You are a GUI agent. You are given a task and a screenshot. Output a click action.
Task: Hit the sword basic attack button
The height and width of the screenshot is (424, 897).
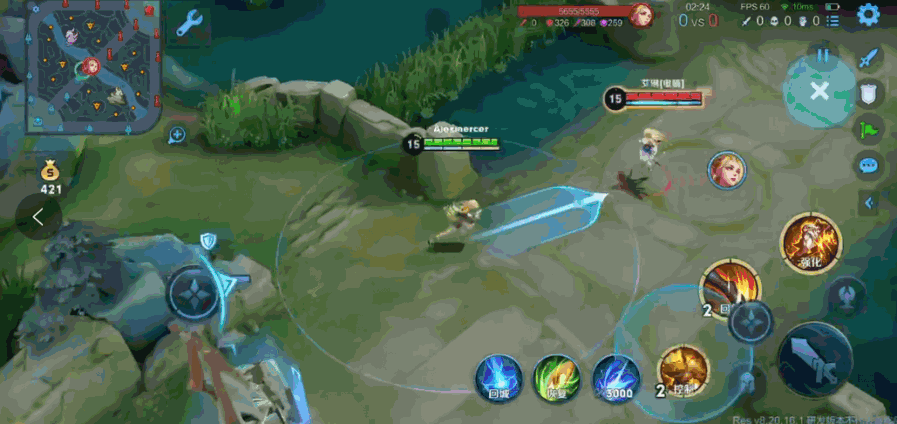point(815,359)
